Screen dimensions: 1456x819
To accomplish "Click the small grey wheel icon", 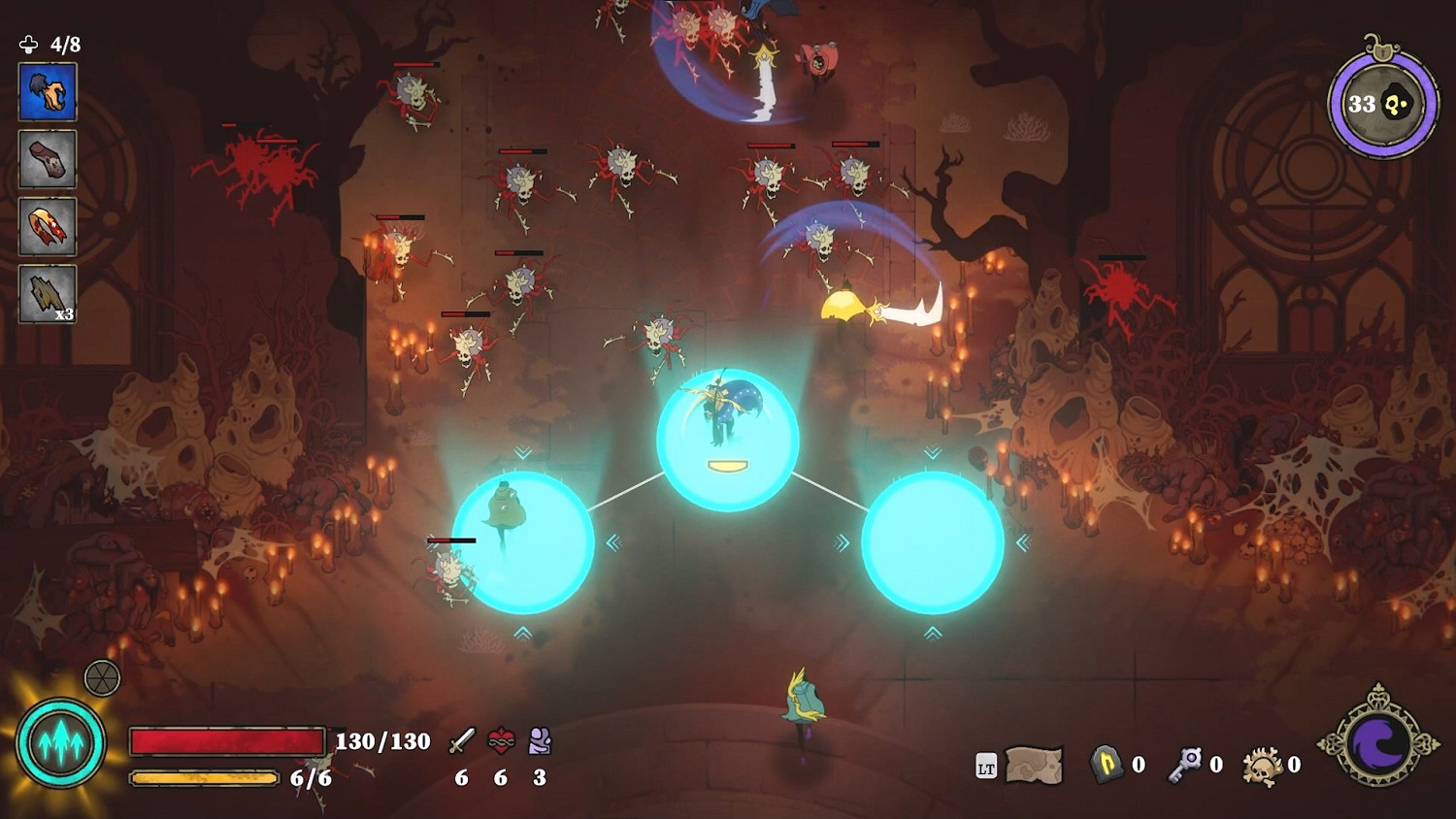I will (x=102, y=678).
